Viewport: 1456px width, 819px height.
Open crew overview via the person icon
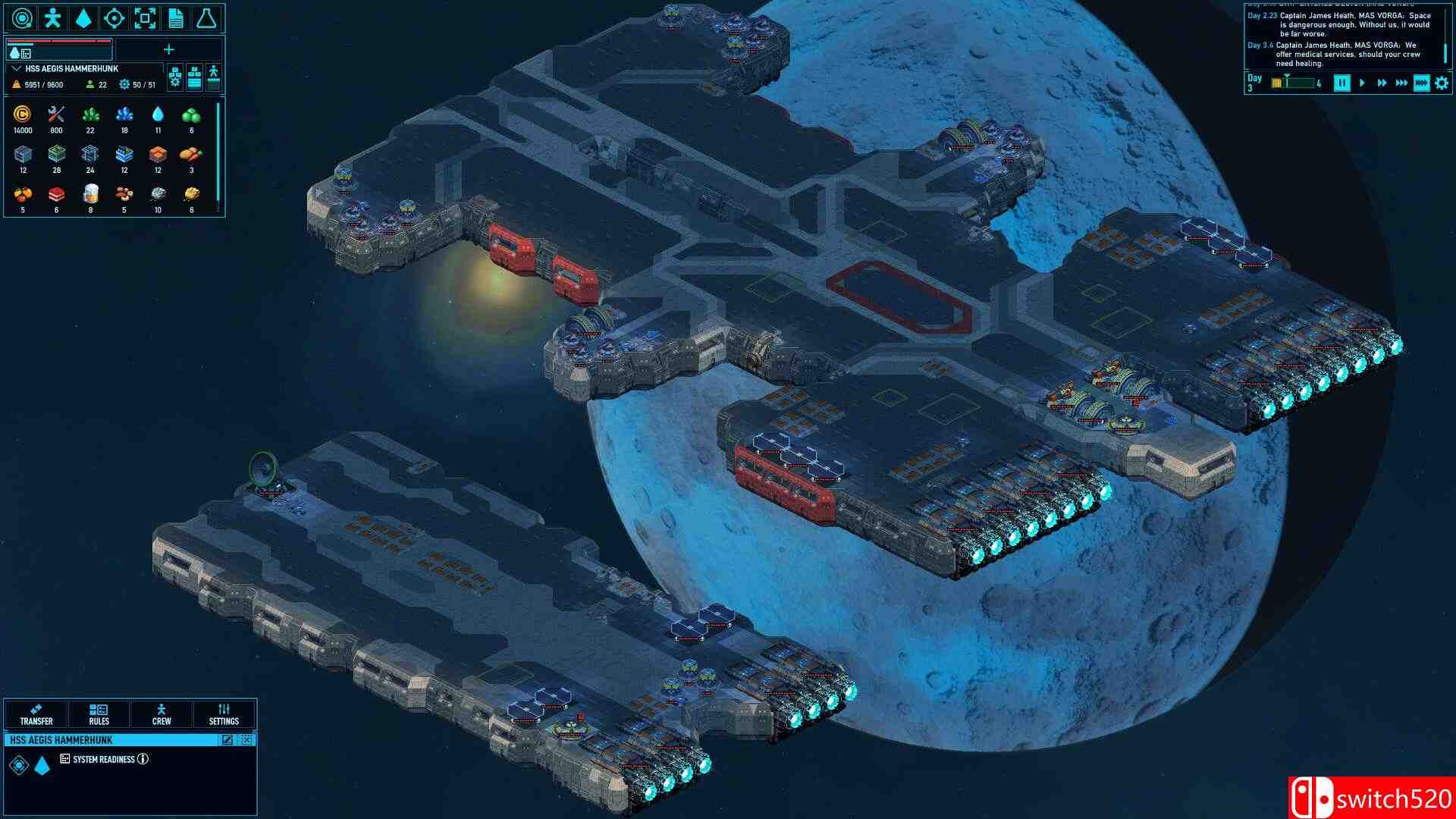click(52, 17)
